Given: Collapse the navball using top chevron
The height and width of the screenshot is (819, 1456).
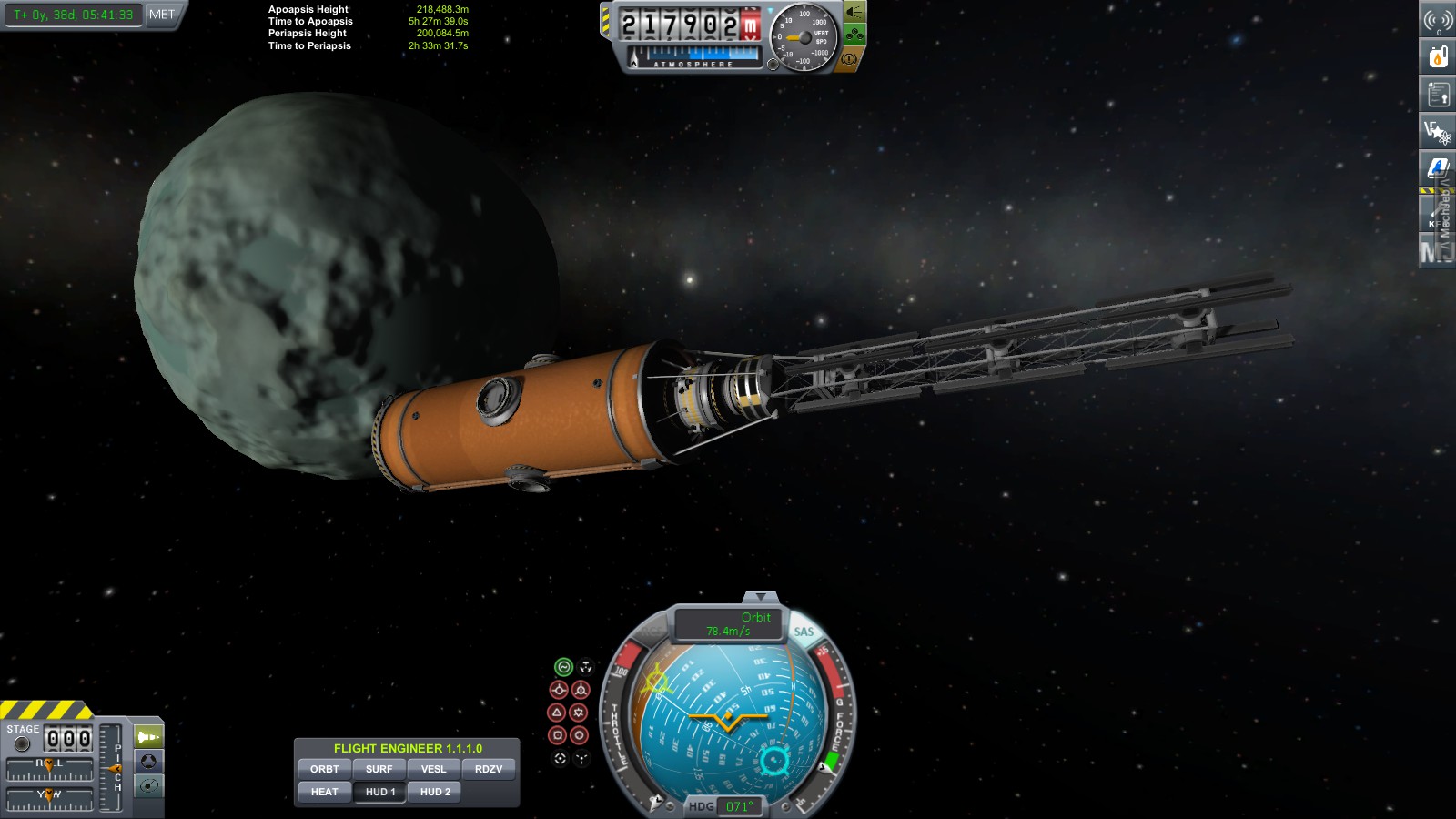Looking at the screenshot, I should pos(760,596).
